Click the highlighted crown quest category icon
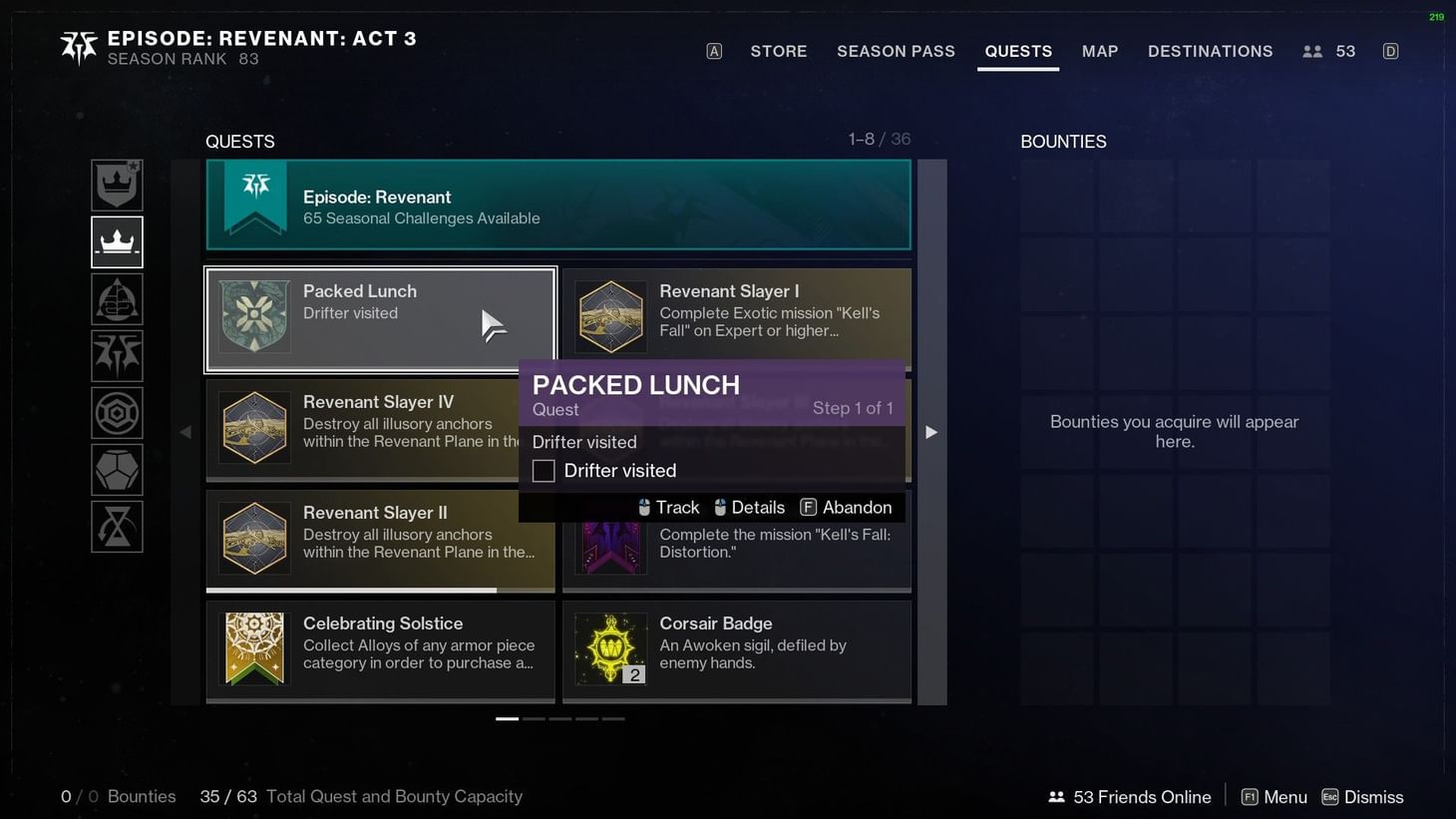Screen dimensions: 1456x819 [x=117, y=240]
